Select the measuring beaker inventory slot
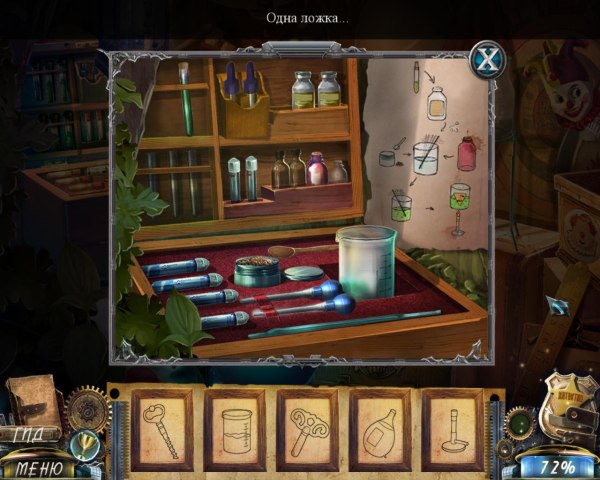The height and width of the screenshot is (480, 600). coord(236,429)
